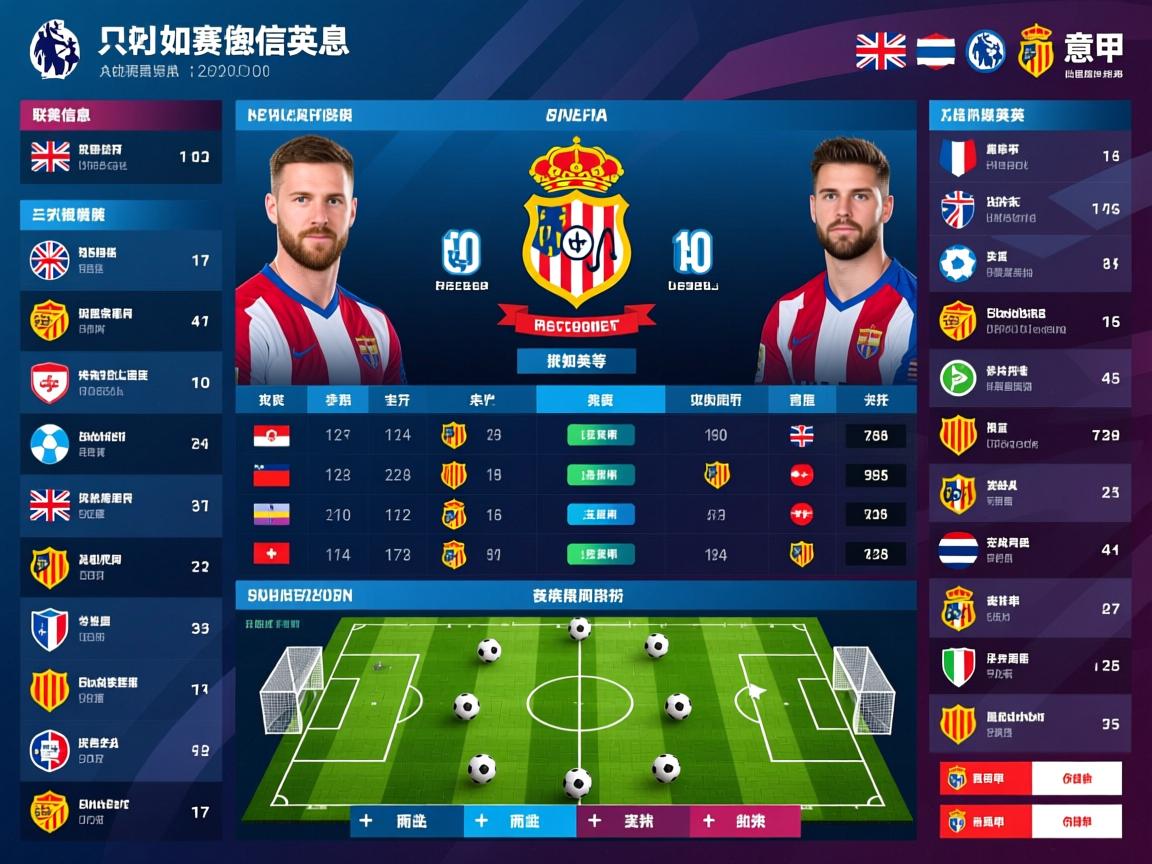Viewport: 1152px width, 864px height.
Task: Click the blue button beneath the center crest
Action: click(576, 361)
